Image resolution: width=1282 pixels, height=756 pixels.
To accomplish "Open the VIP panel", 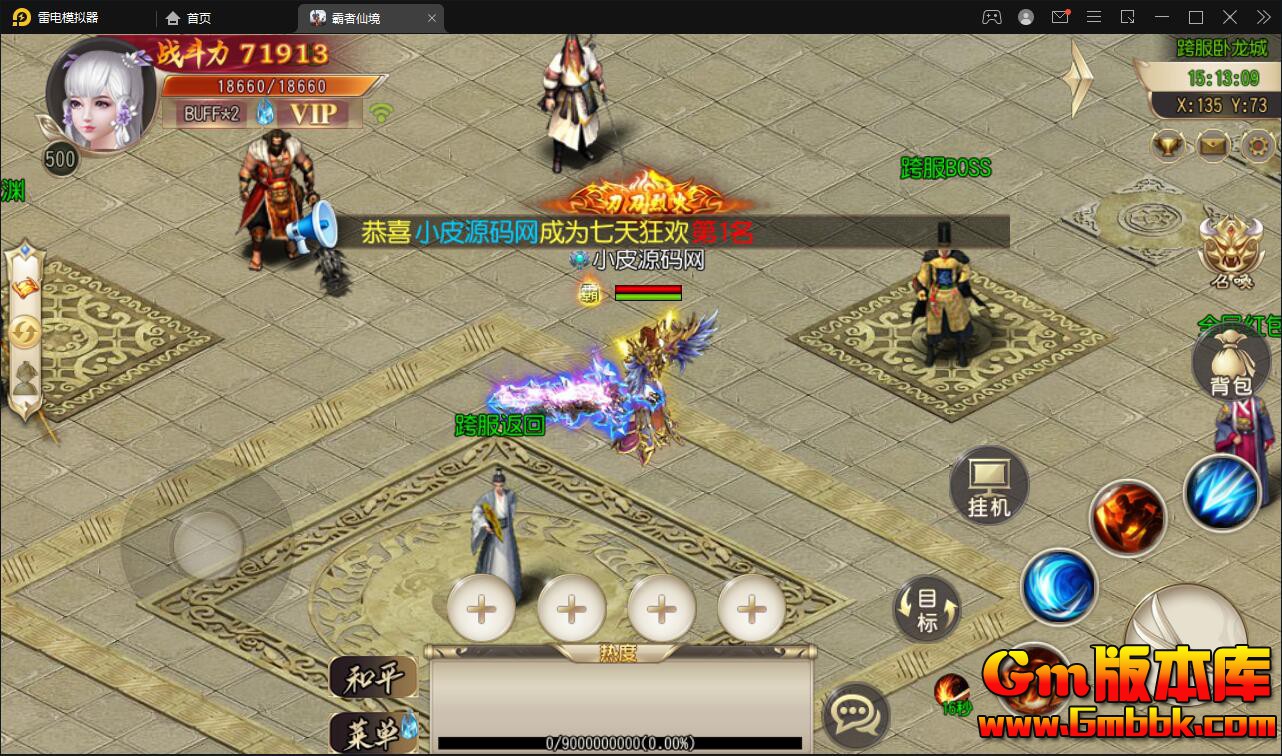I will [x=313, y=113].
